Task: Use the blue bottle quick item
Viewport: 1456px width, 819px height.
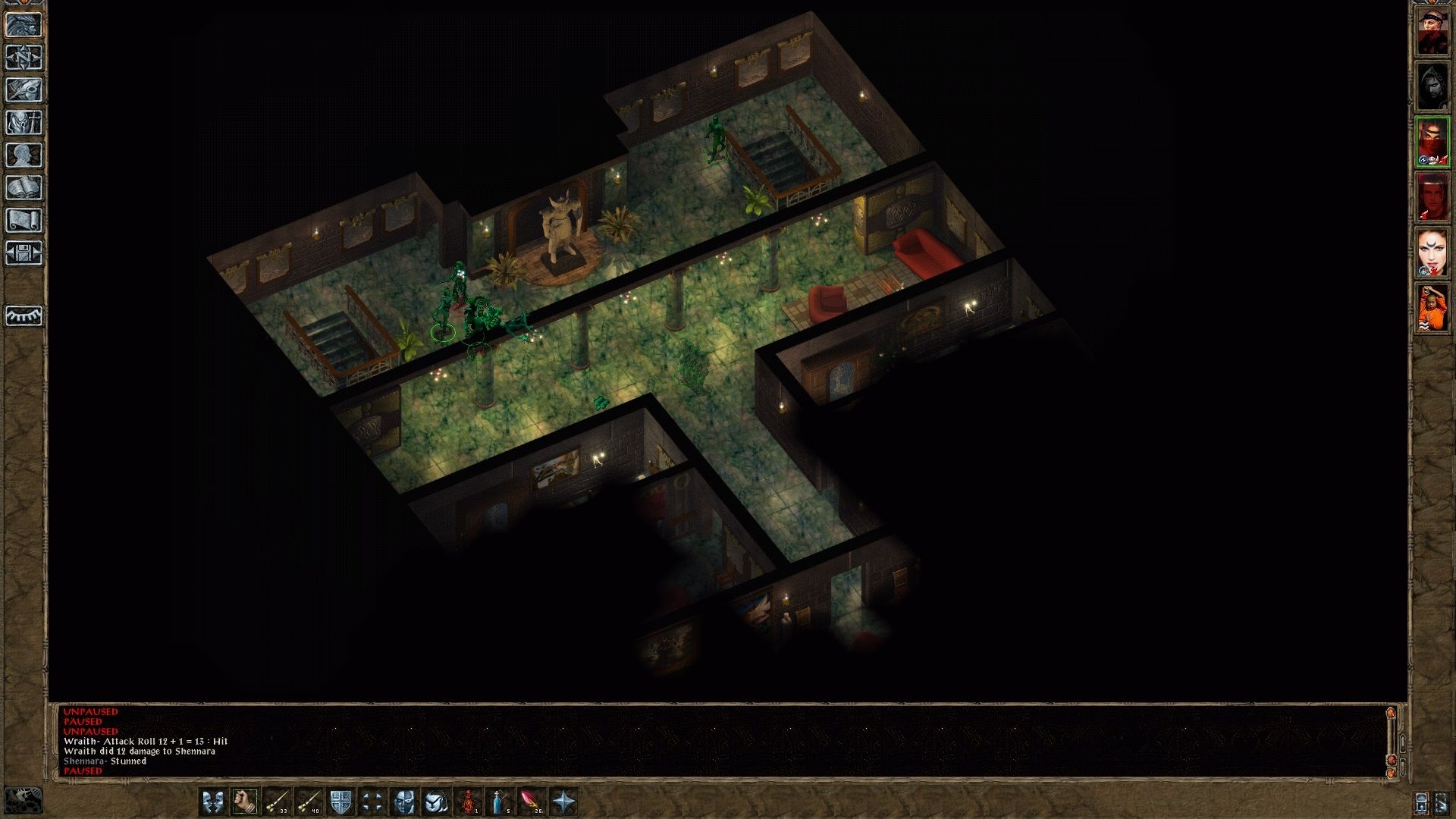Action: pos(500,802)
